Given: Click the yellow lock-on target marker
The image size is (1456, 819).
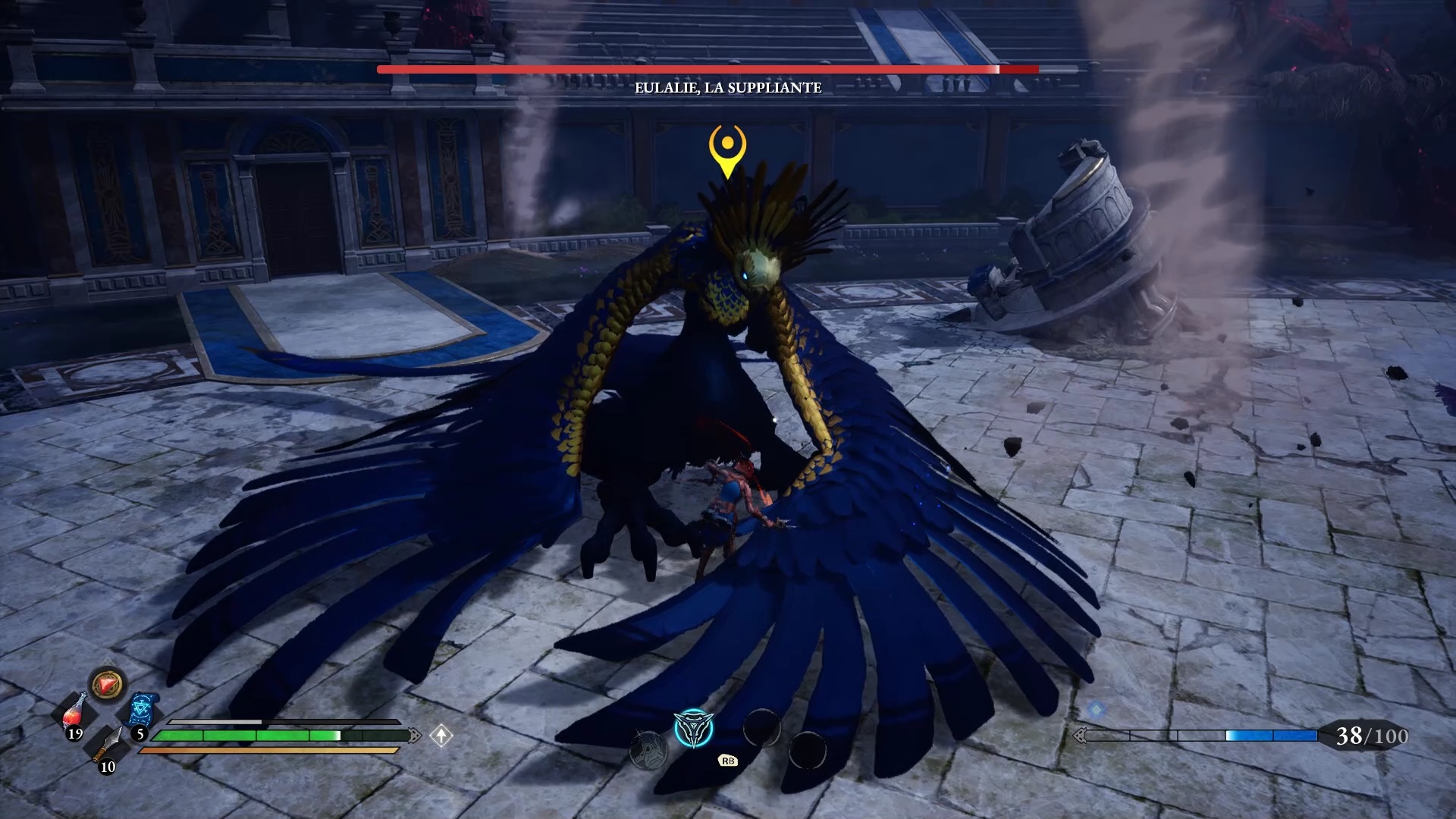Looking at the screenshot, I should point(727,149).
